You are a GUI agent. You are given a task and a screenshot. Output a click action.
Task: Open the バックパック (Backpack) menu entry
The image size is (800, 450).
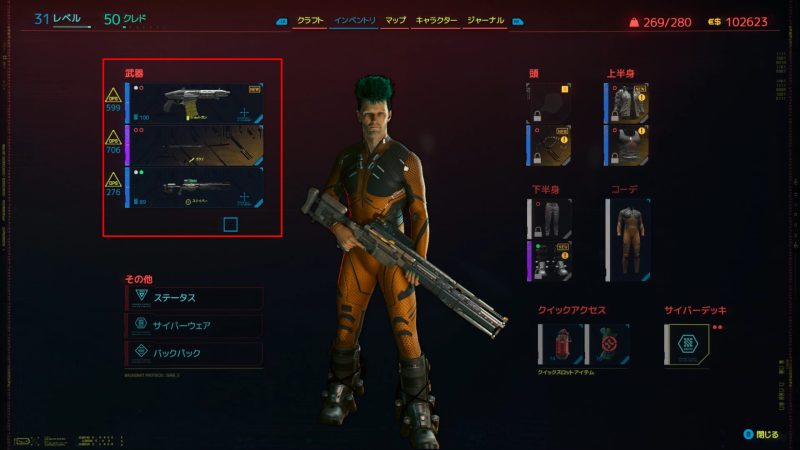[x=196, y=353]
